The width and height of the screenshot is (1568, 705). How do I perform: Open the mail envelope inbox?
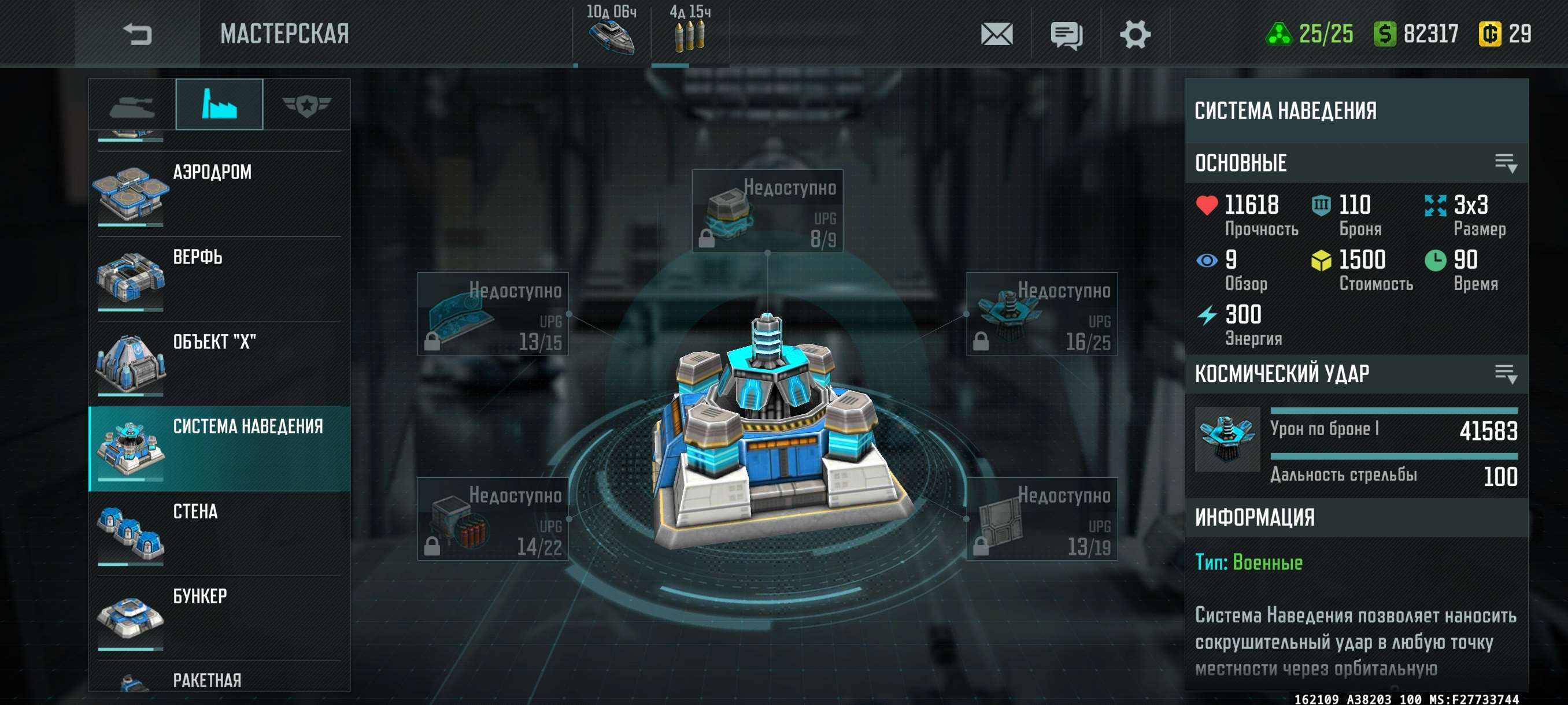[996, 34]
